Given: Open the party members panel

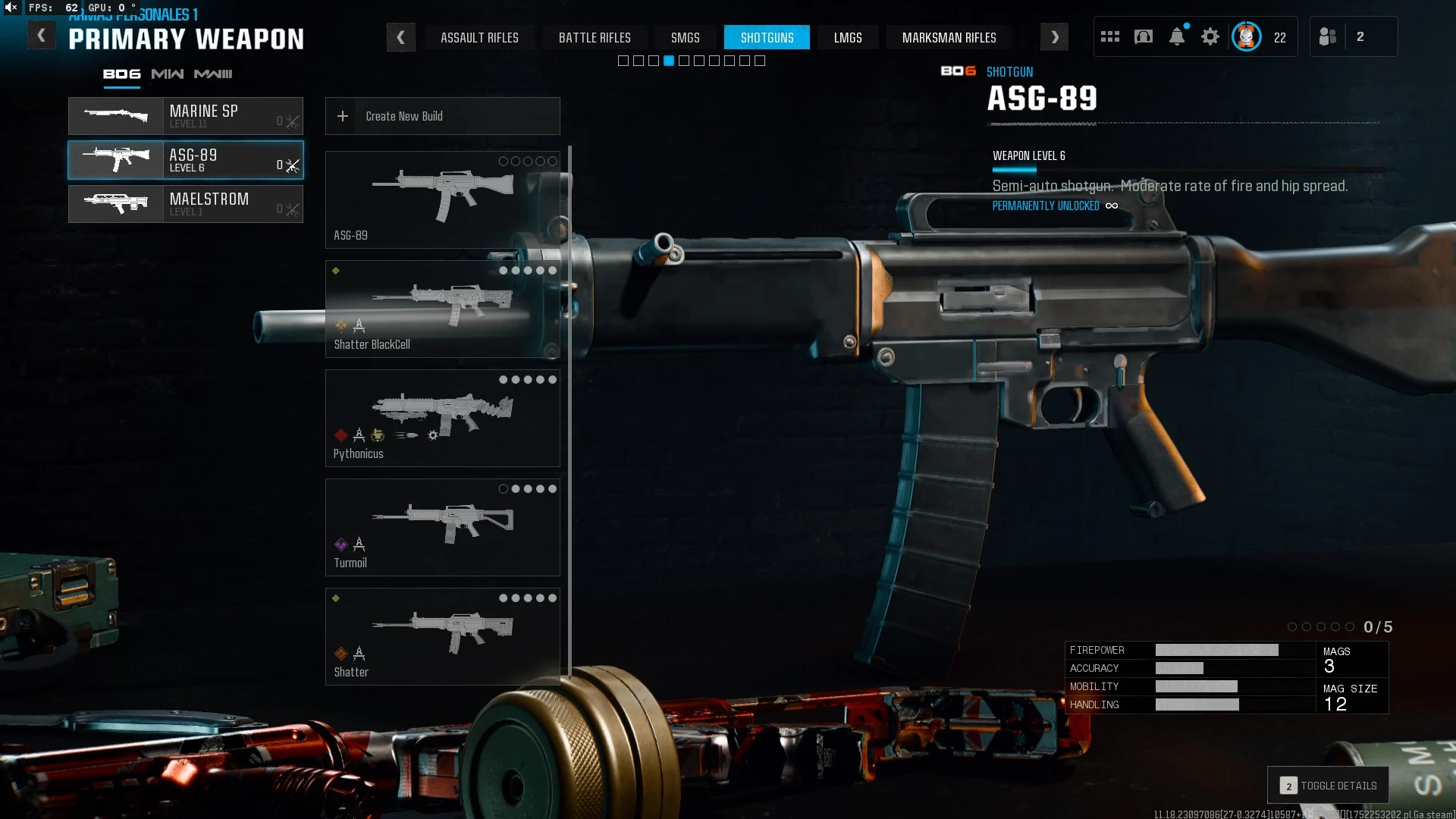Looking at the screenshot, I should 1353,36.
